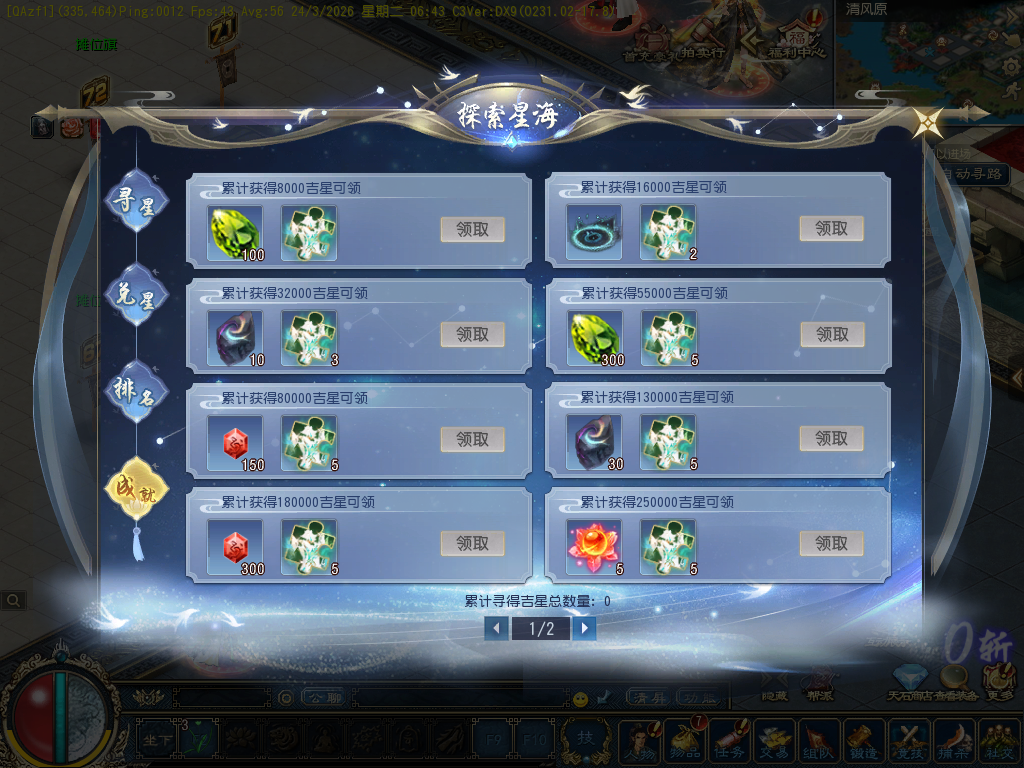Image resolution: width=1024 pixels, height=768 pixels.
Task: Select the red flower item worth 250000 stars
Action: click(593, 546)
